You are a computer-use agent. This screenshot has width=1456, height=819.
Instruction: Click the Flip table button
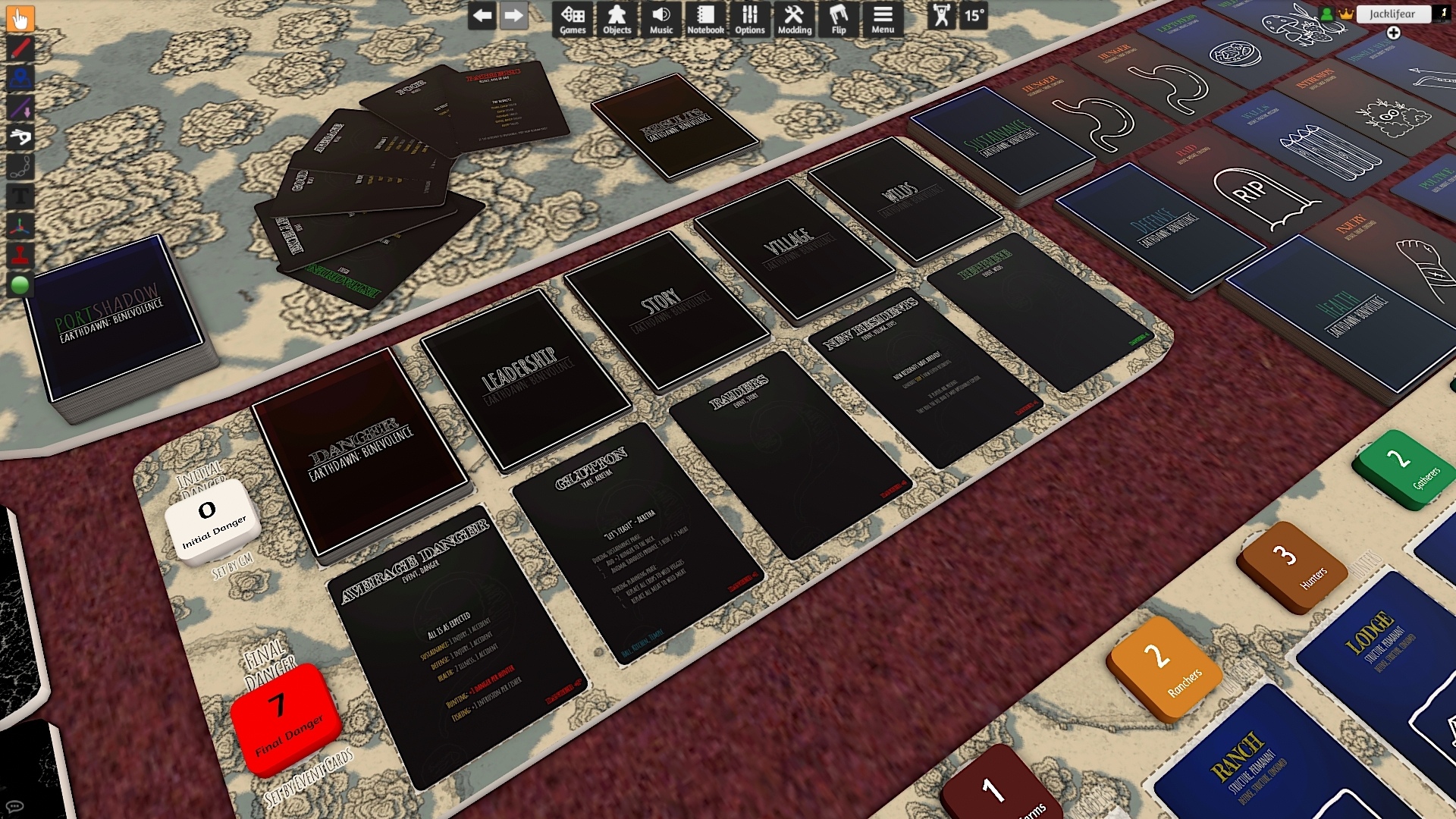(x=838, y=19)
